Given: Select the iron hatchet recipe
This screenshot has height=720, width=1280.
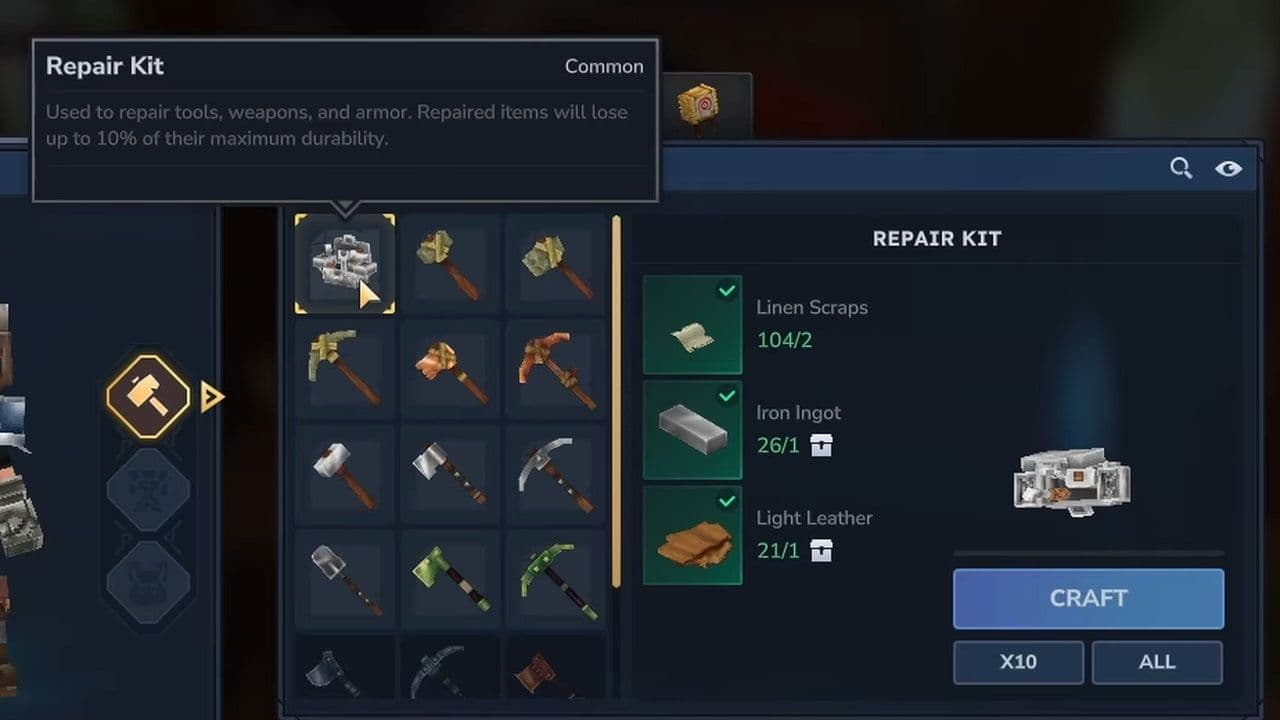Looking at the screenshot, I should (x=450, y=475).
